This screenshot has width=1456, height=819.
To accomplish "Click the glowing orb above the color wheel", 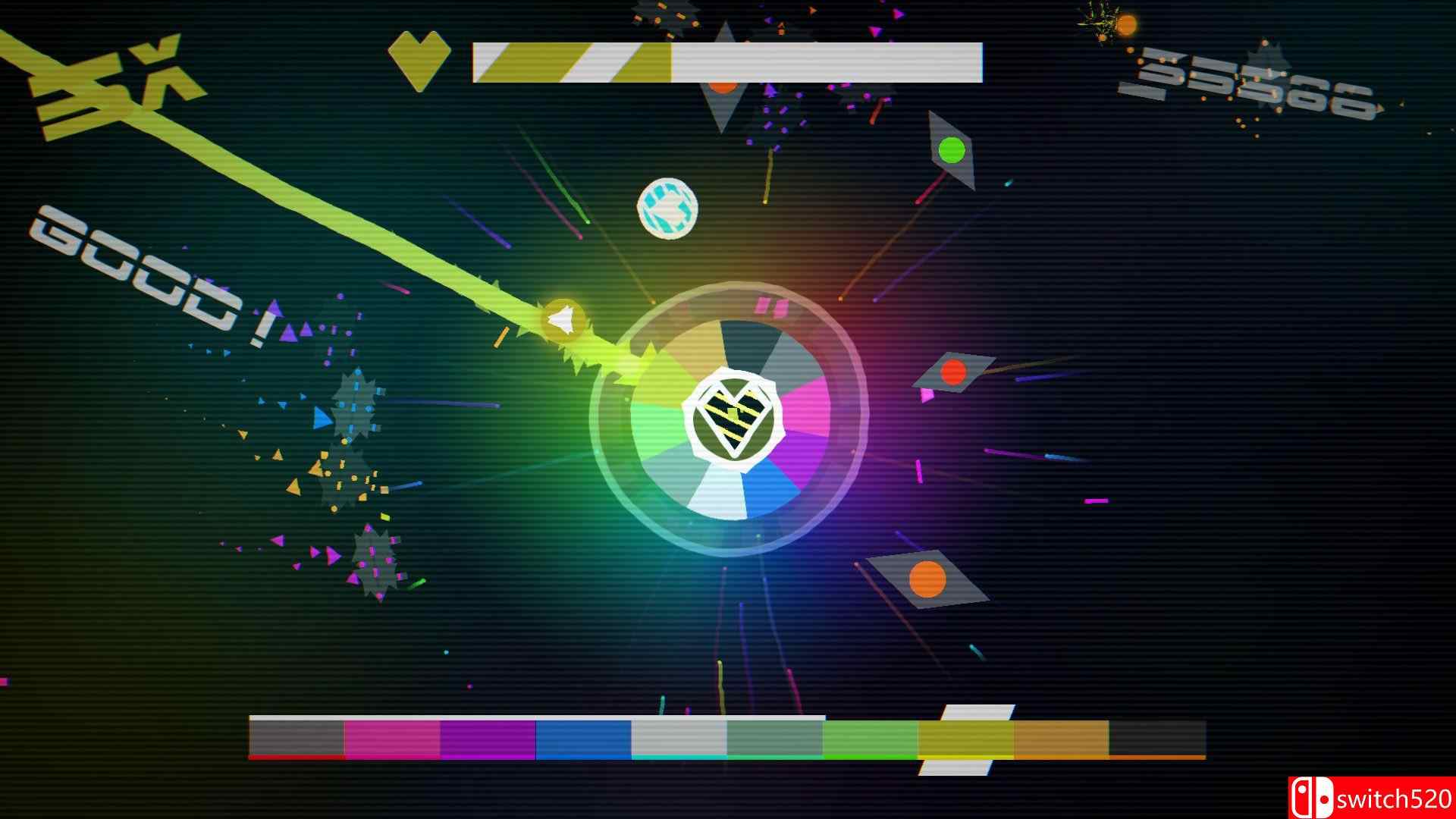I will click(x=666, y=210).
